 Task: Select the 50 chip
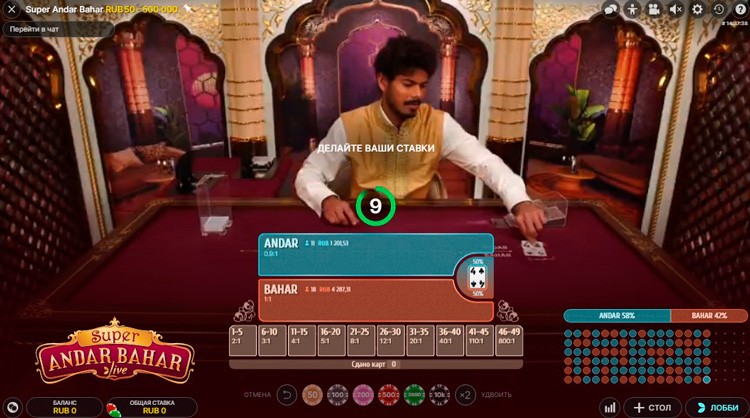312,395
